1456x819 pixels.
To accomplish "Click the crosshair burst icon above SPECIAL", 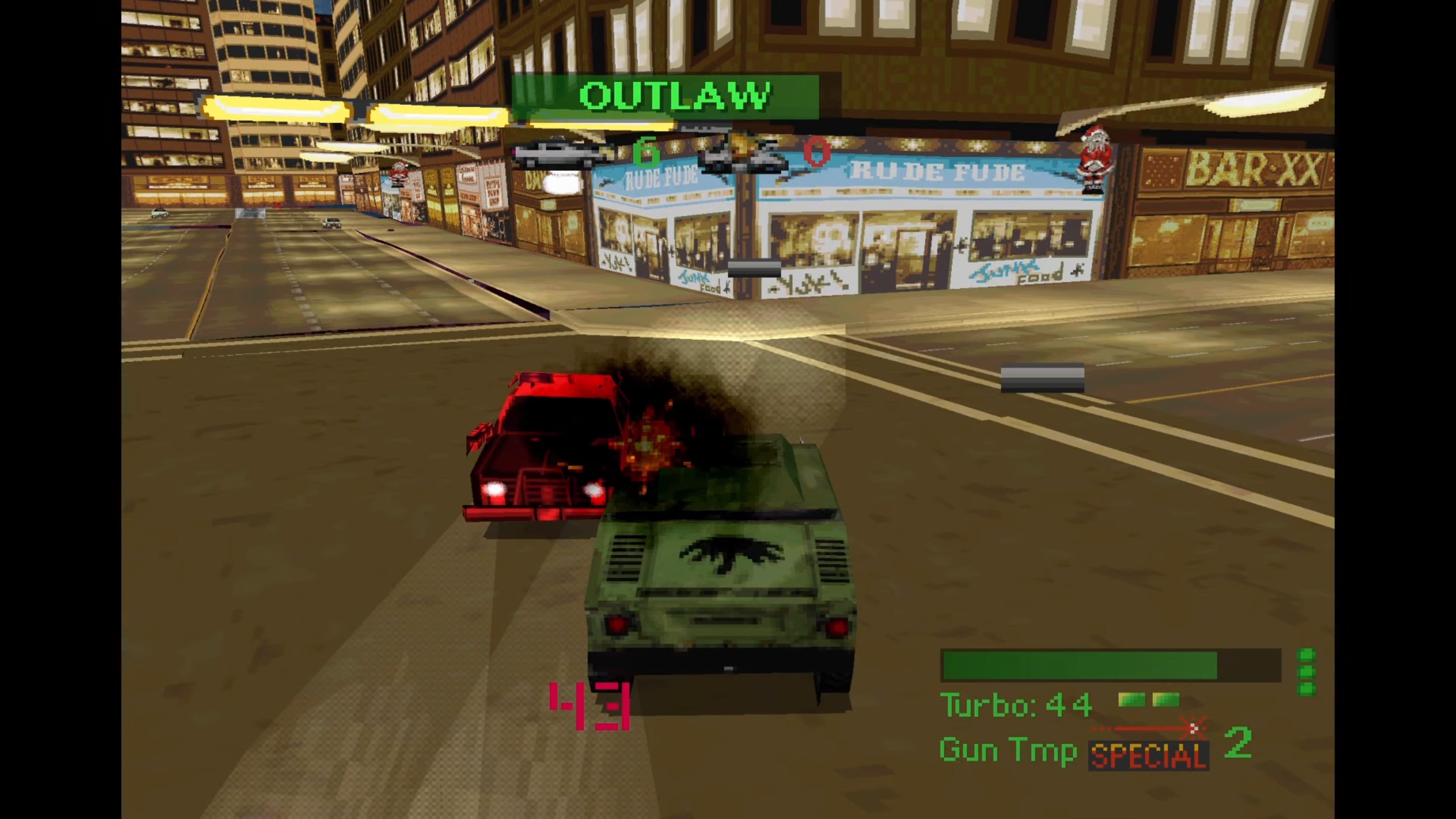I will 1192,728.
